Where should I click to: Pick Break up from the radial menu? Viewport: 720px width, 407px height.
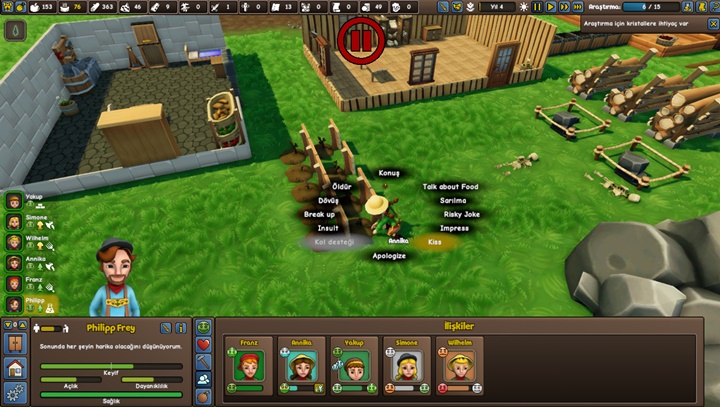319,214
